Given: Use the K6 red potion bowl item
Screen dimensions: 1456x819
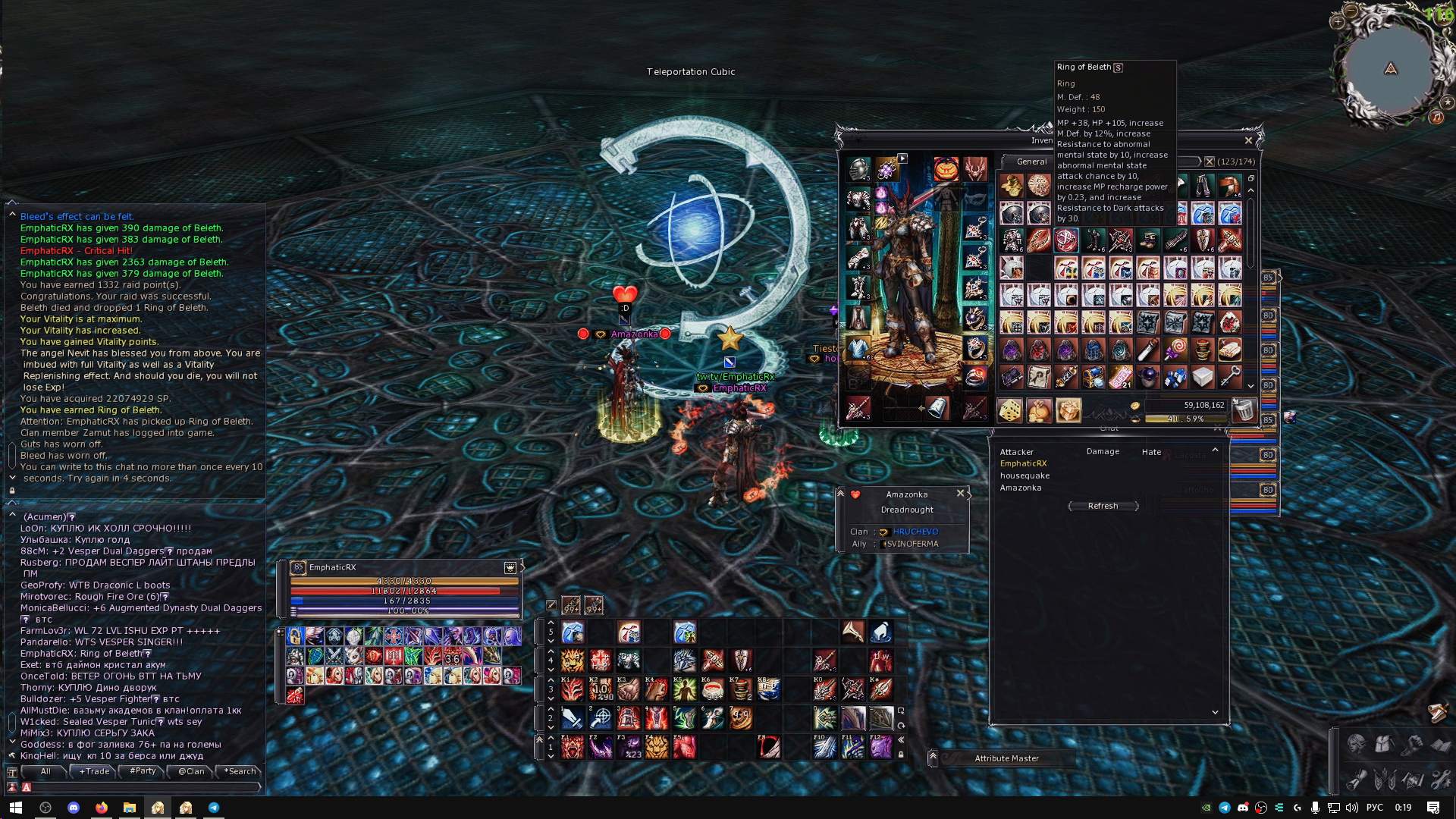Looking at the screenshot, I should coord(712,689).
